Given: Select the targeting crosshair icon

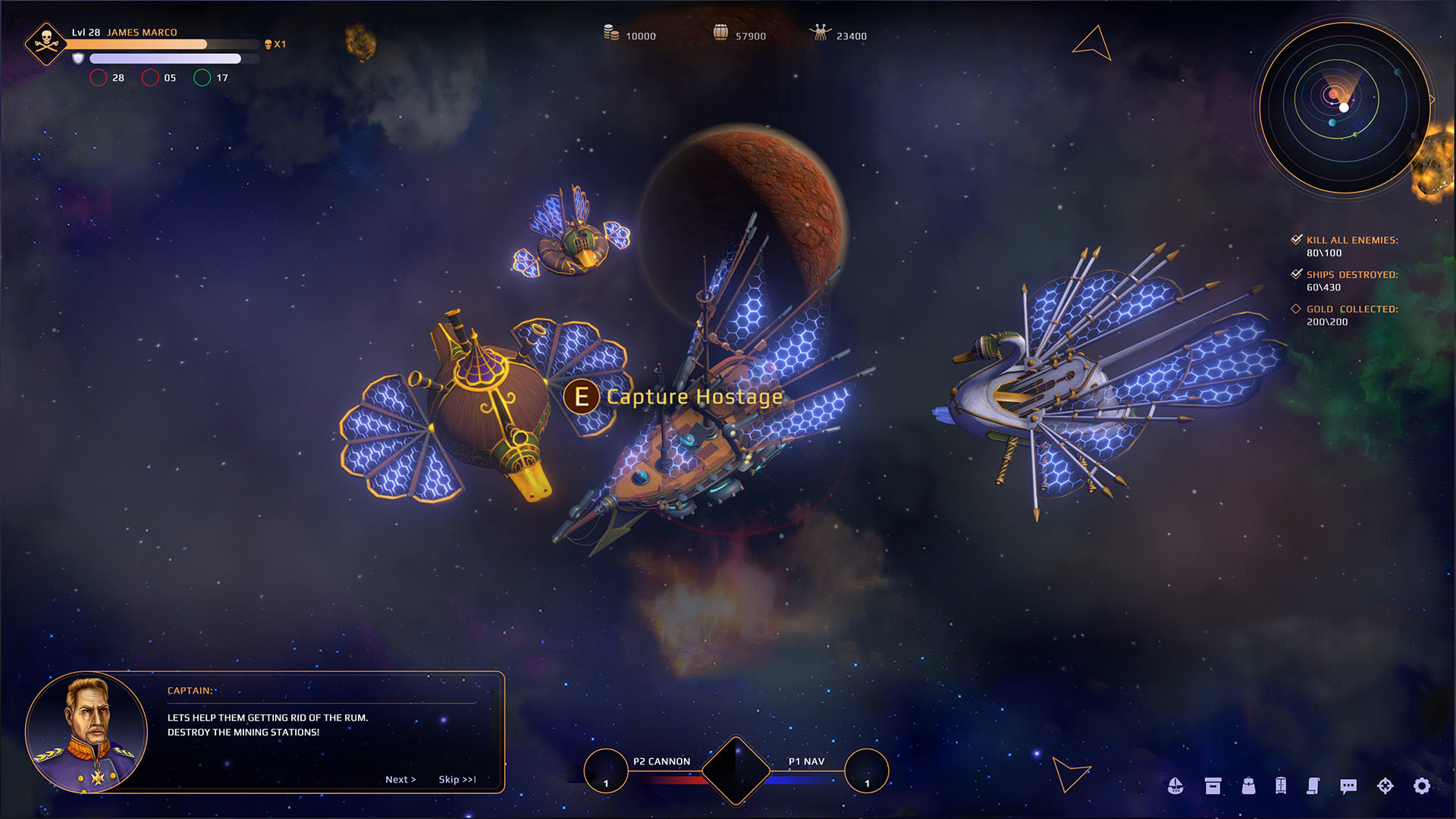Looking at the screenshot, I should [x=1385, y=785].
